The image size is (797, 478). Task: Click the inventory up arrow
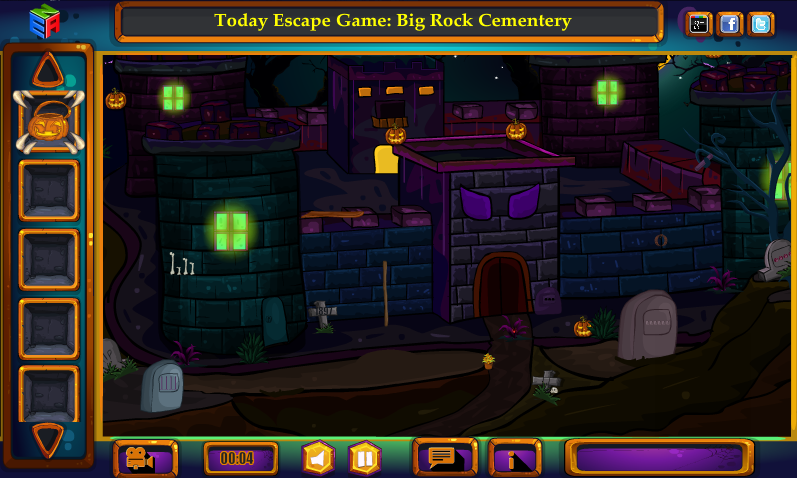point(47,70)
